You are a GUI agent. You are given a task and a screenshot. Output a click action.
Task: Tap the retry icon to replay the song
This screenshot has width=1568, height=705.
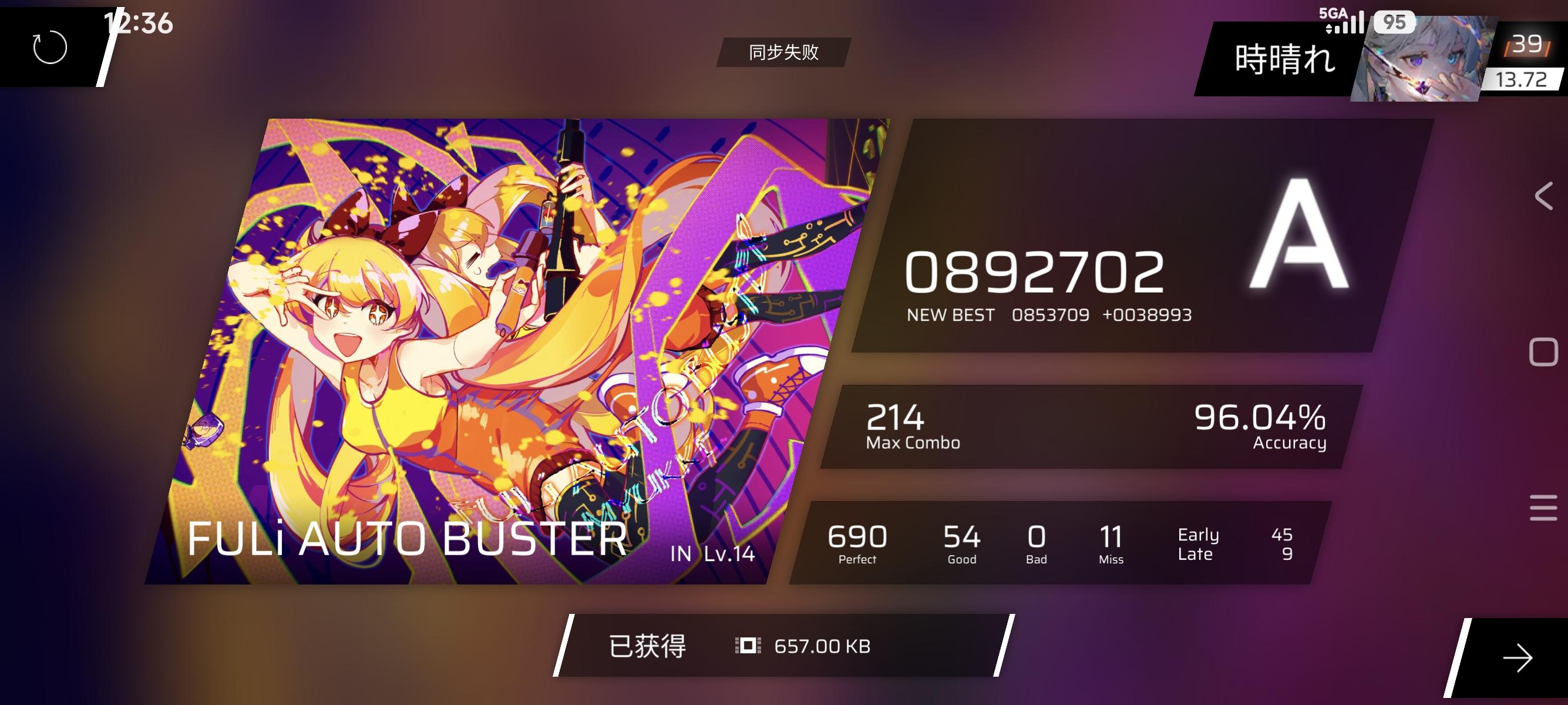50,48
